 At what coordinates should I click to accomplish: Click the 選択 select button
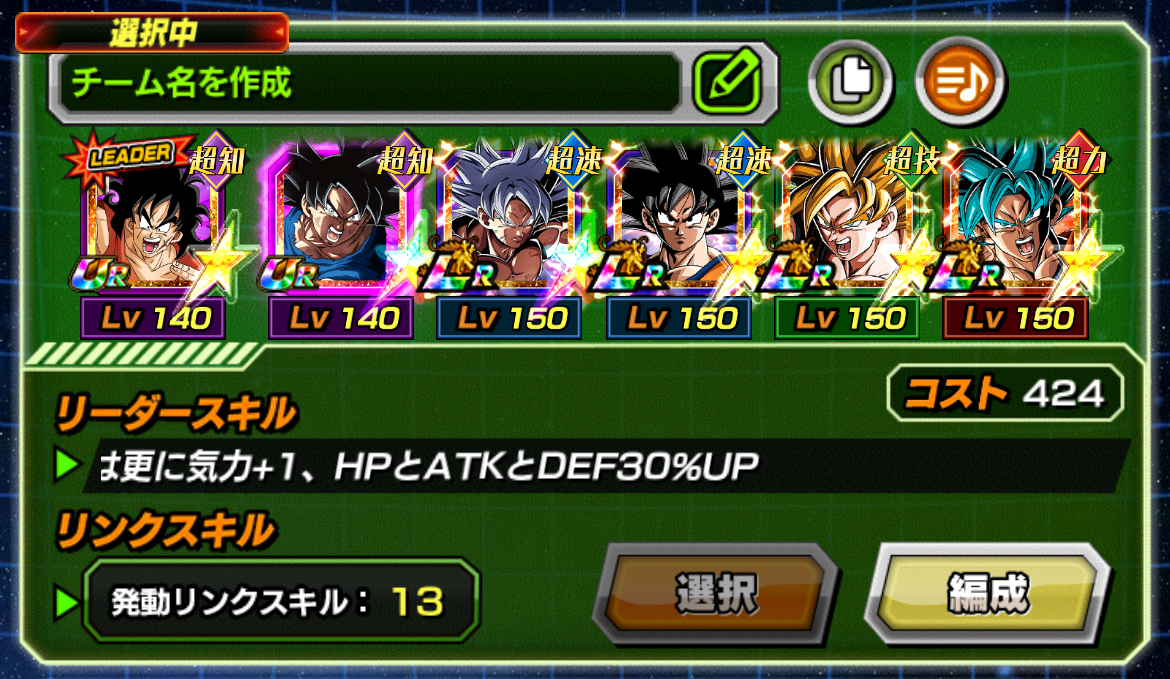716,596
